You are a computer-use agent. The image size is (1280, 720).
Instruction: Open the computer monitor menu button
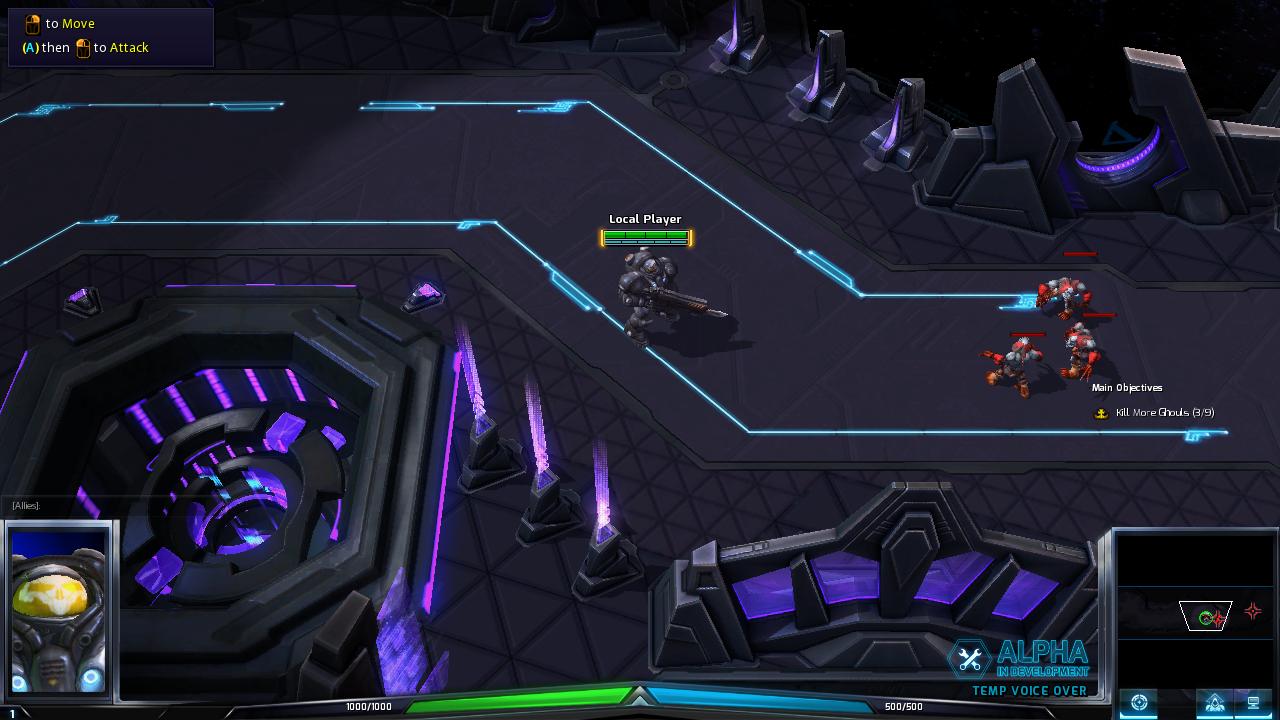click(1251, 703)
